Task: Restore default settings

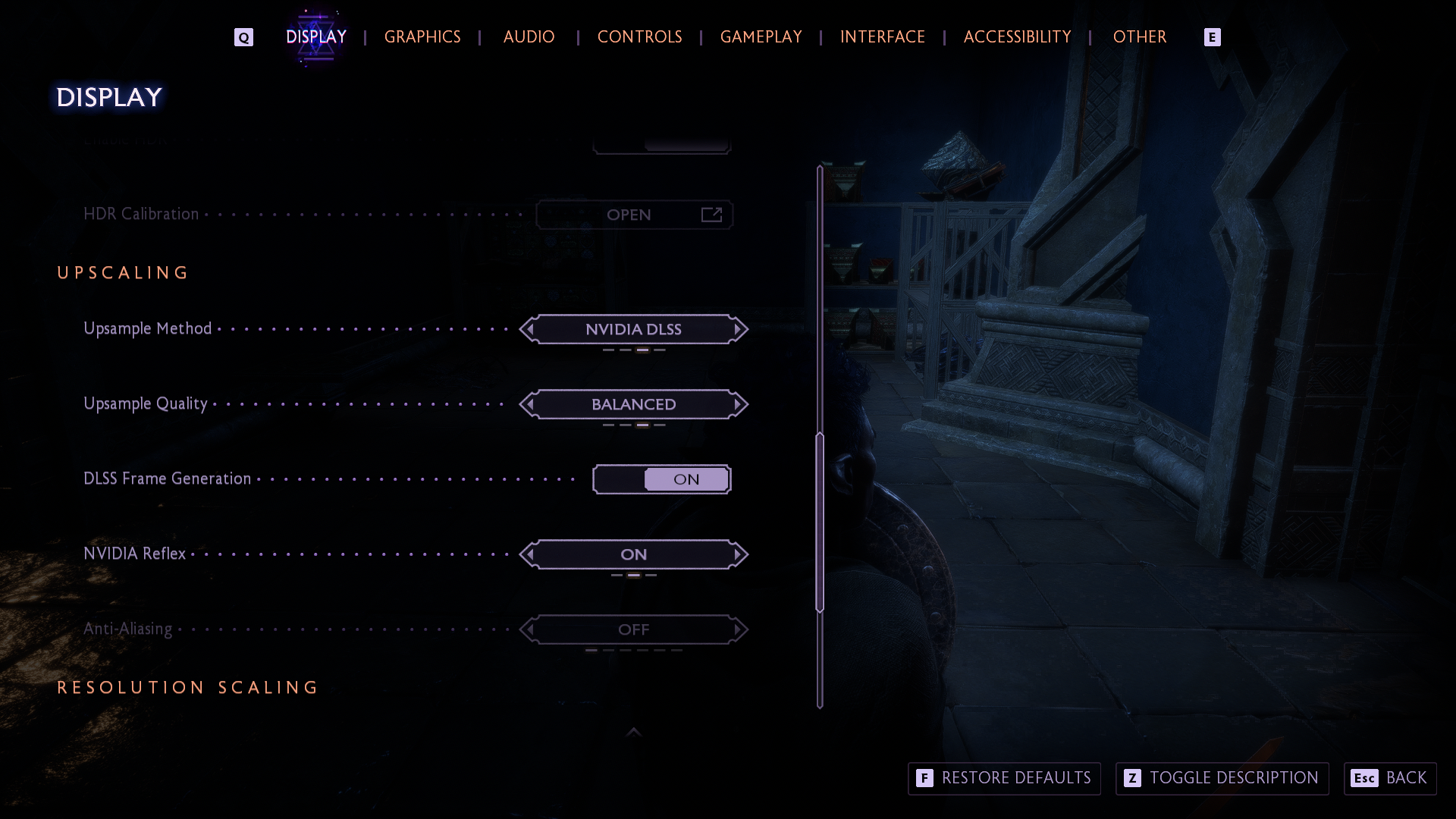Action: click(x=1004, y=778)
